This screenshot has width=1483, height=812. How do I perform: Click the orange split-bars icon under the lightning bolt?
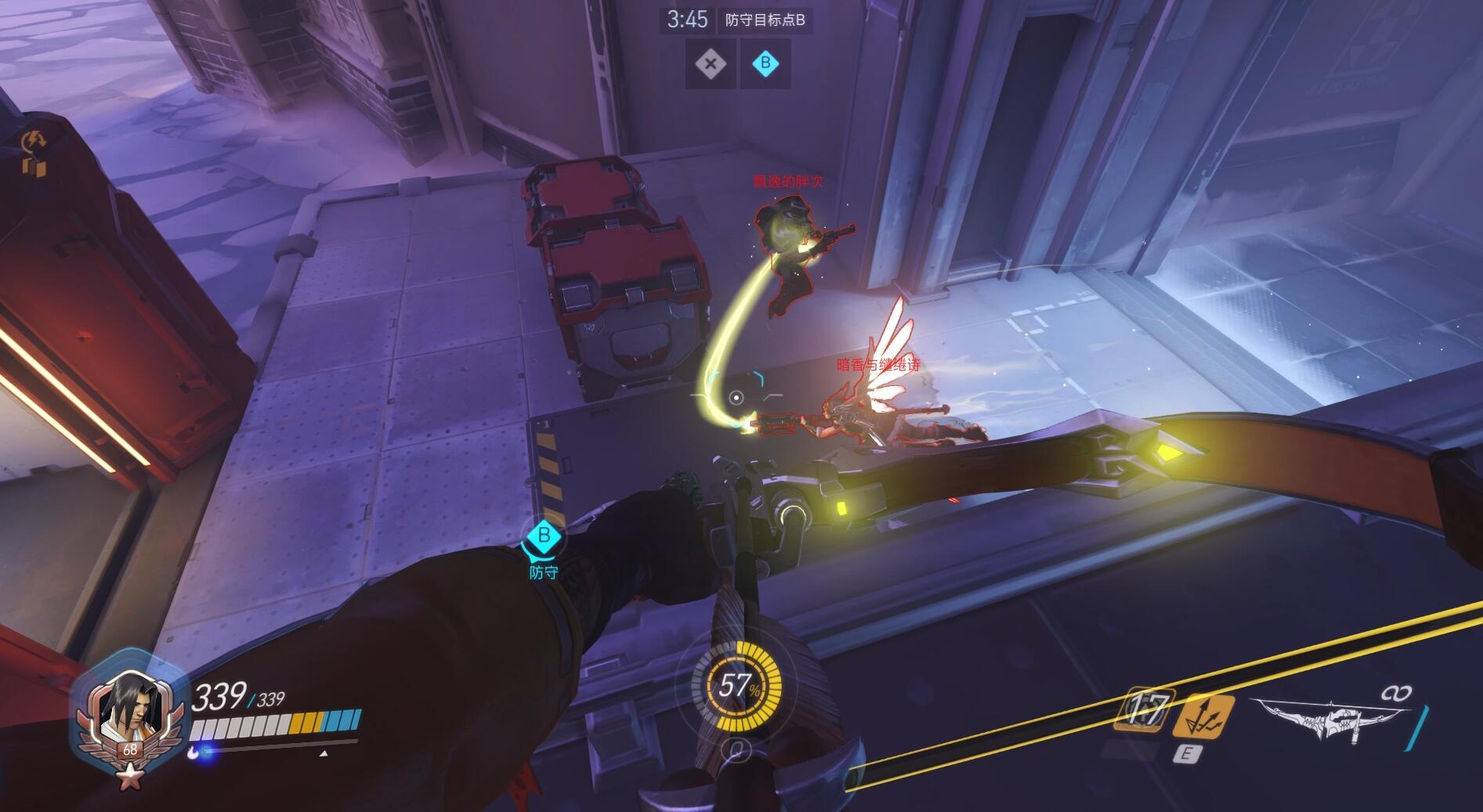pos(34,166)
